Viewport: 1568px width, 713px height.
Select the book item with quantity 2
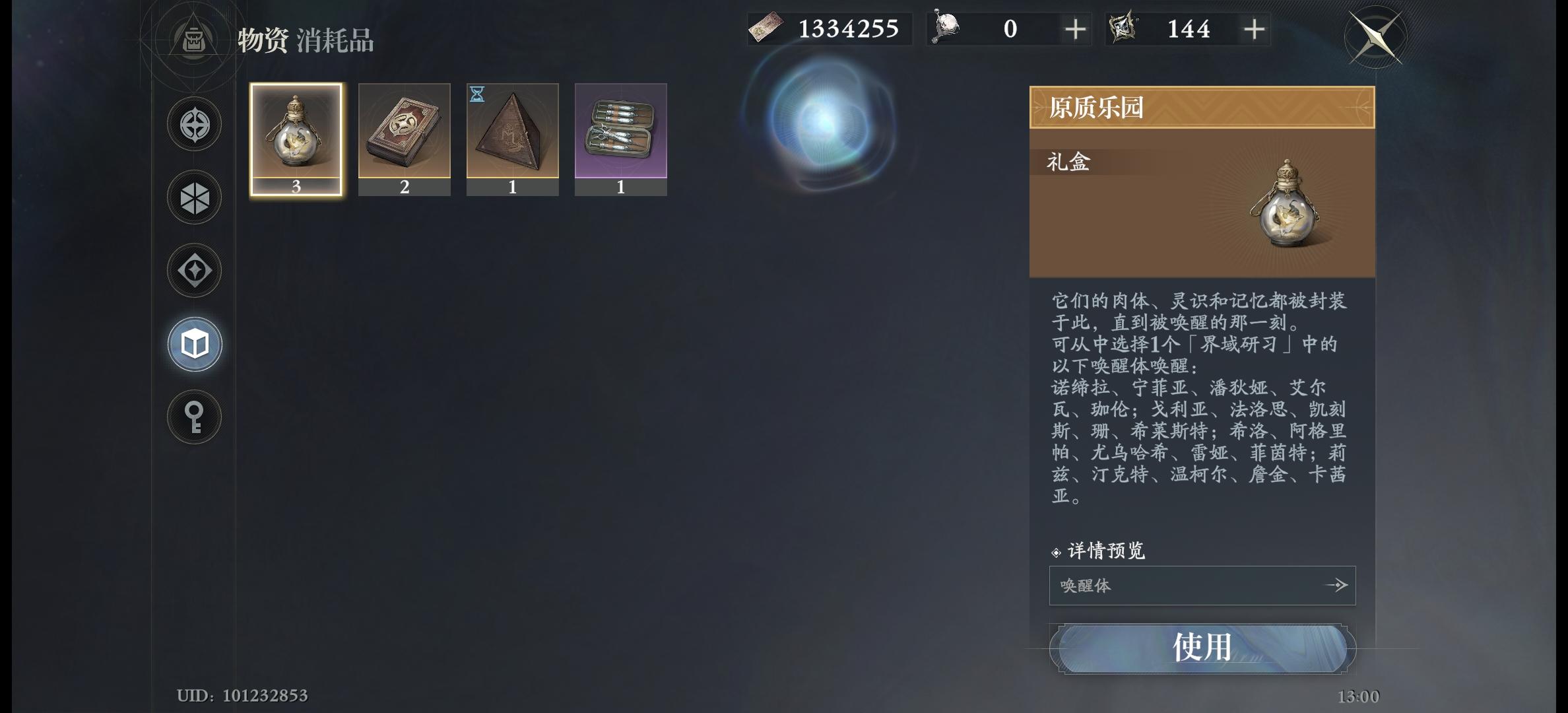(x=405, y=137)
